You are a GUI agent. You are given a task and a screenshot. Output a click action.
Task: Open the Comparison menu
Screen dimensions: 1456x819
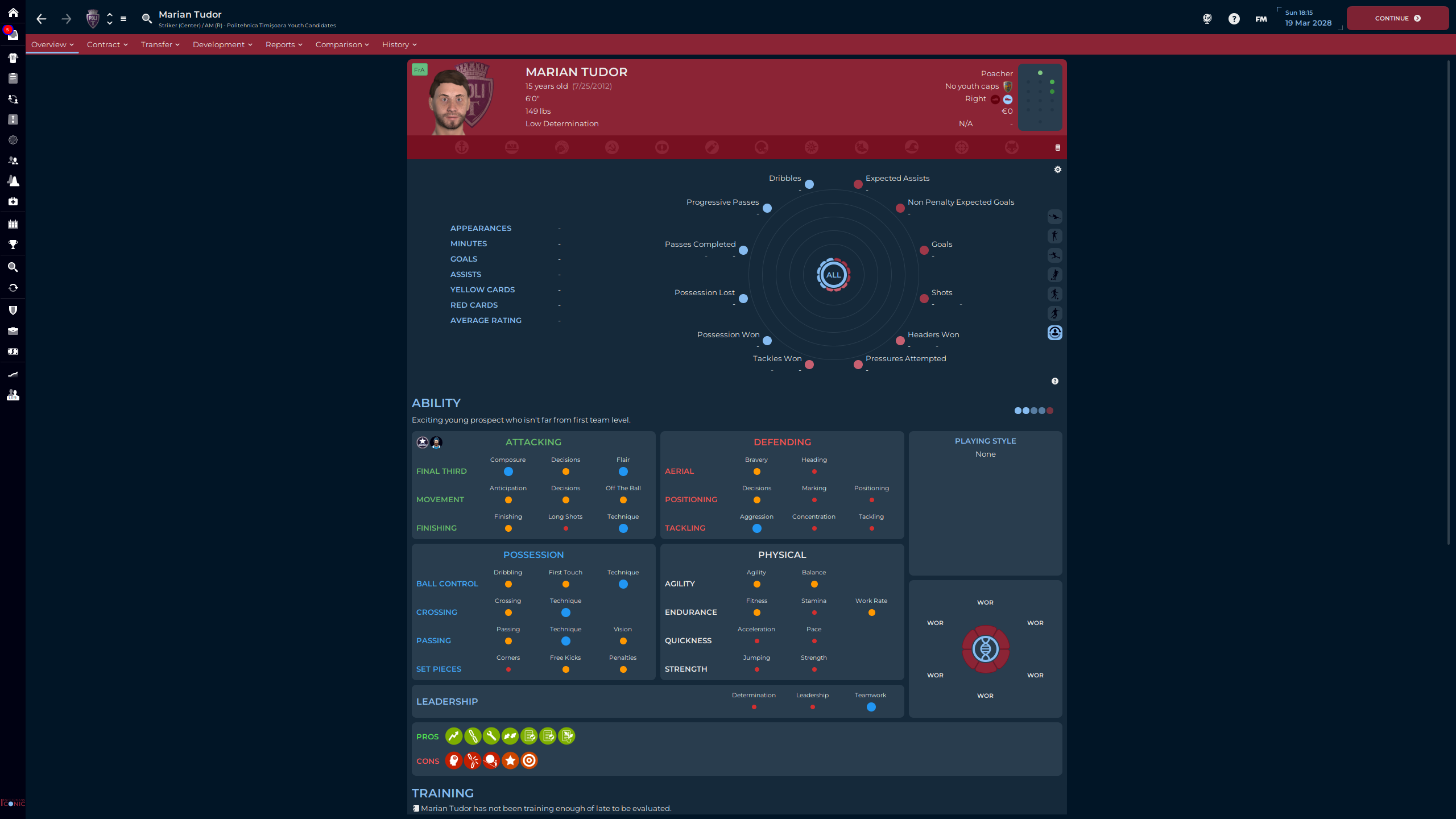coord(342,44)
